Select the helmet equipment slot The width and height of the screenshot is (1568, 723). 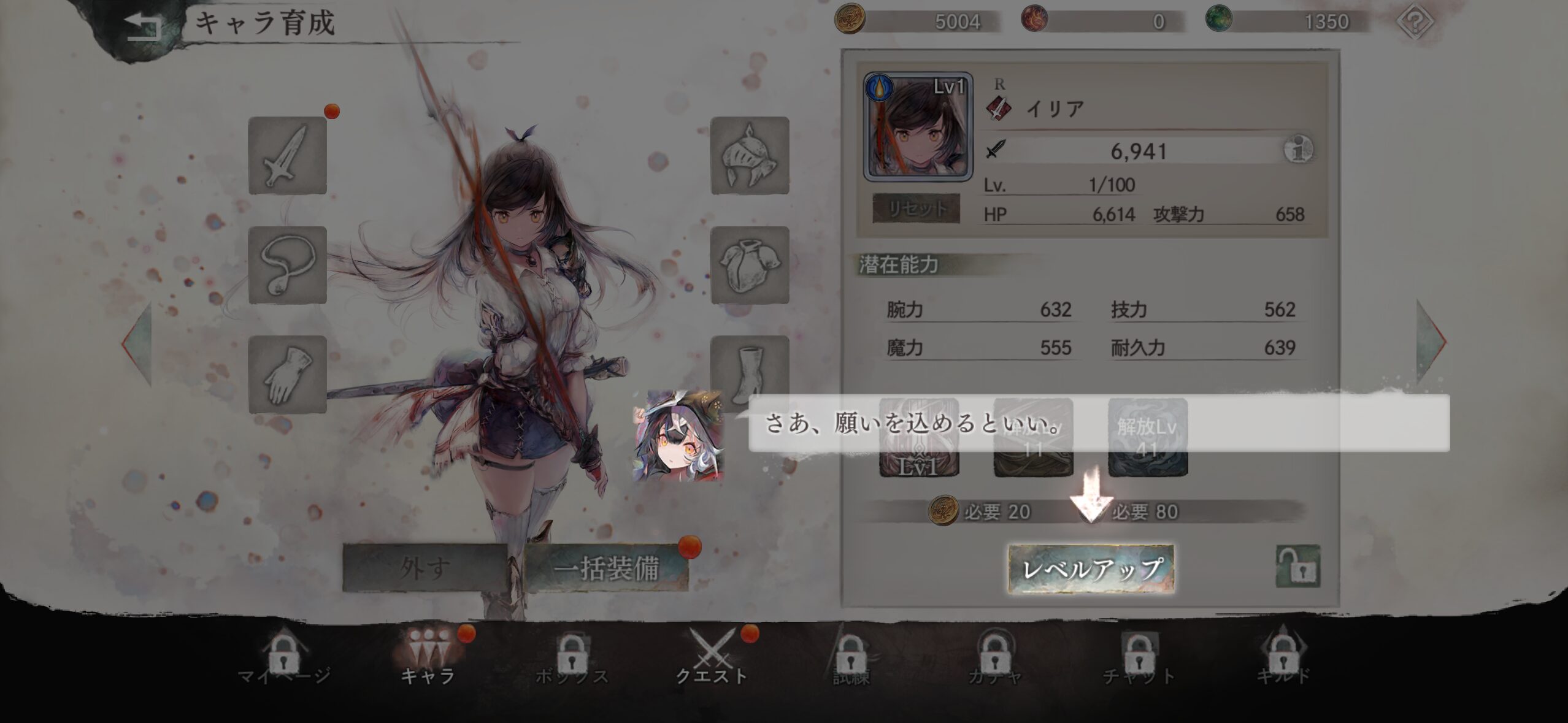click(x=750, y=156)
